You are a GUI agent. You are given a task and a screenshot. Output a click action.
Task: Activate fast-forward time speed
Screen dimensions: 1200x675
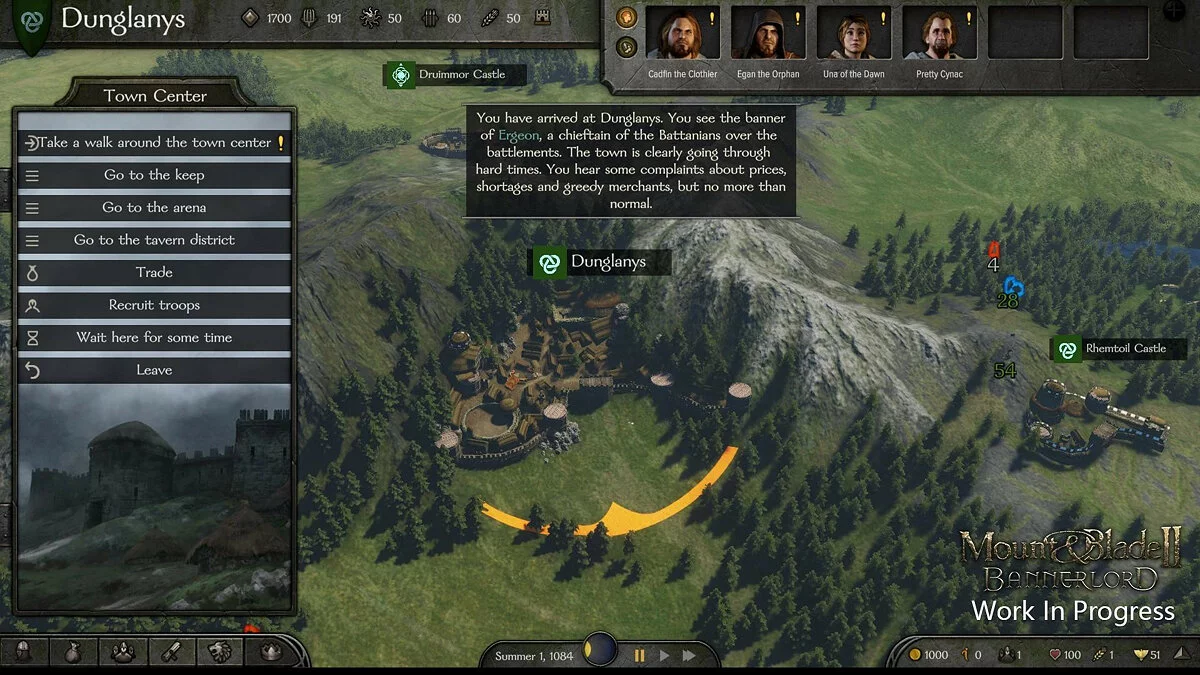pos(689,656)
